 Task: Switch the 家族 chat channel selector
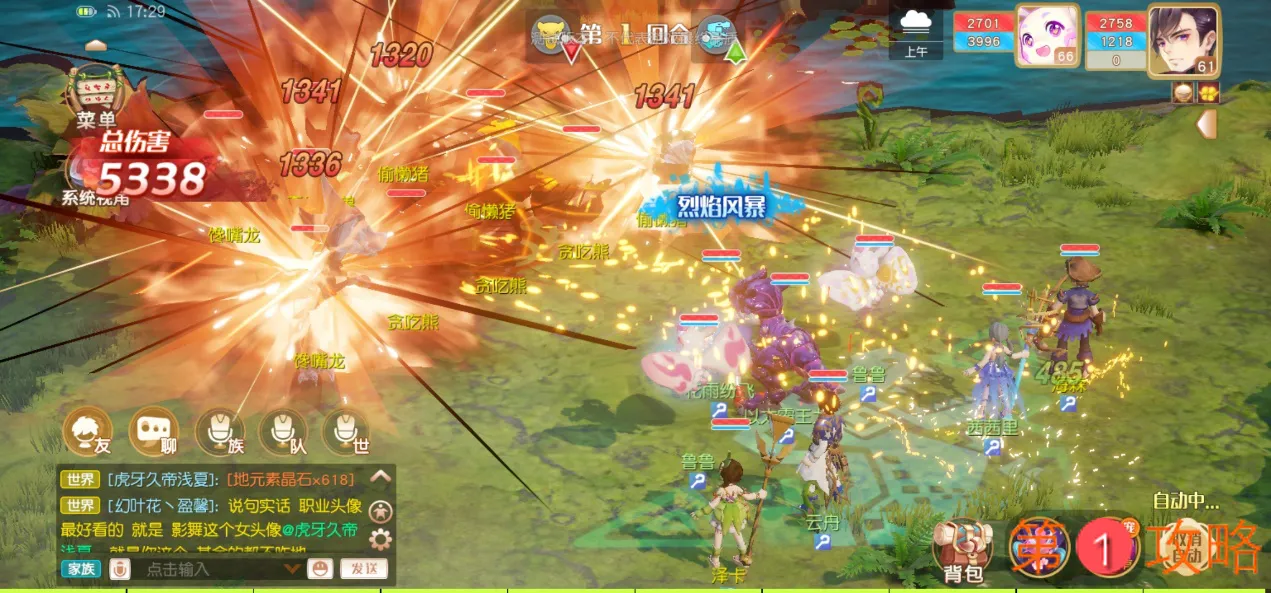click(x=81, y=569)
